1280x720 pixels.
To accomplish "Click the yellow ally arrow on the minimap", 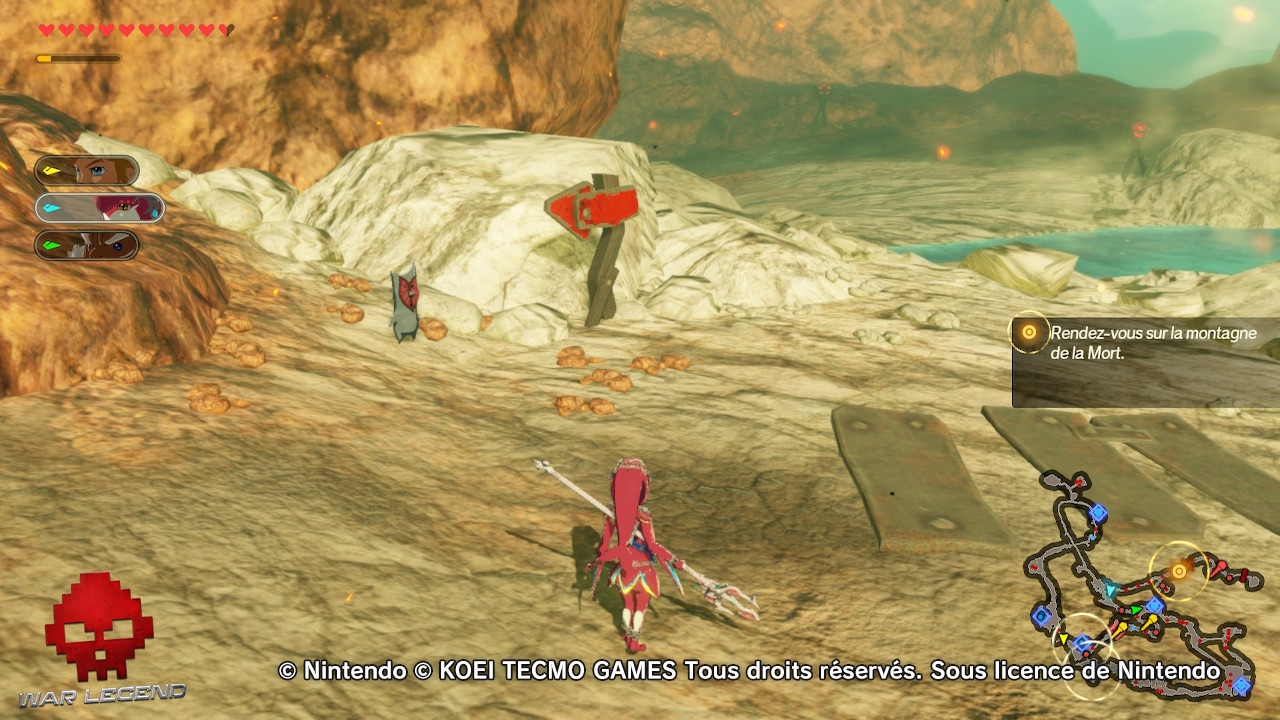I will coord(1063,638).
